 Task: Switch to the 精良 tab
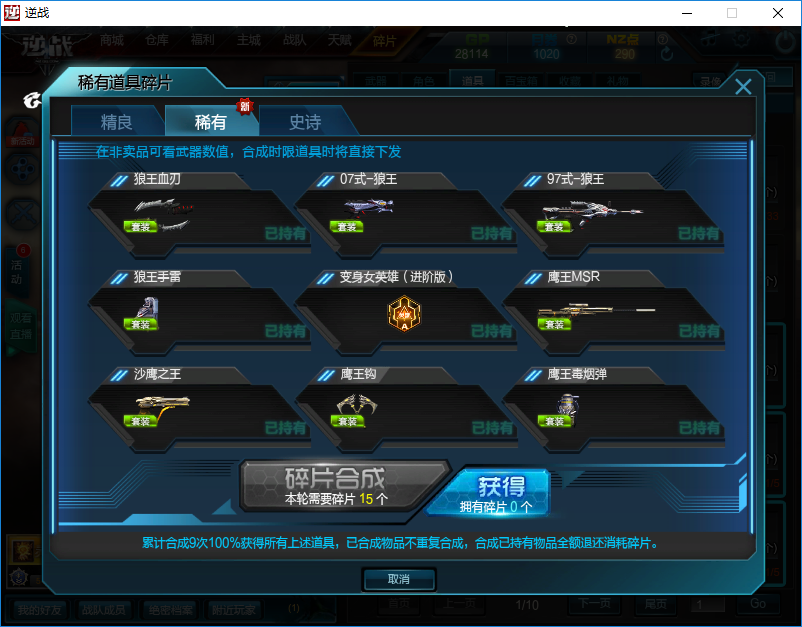116,122
